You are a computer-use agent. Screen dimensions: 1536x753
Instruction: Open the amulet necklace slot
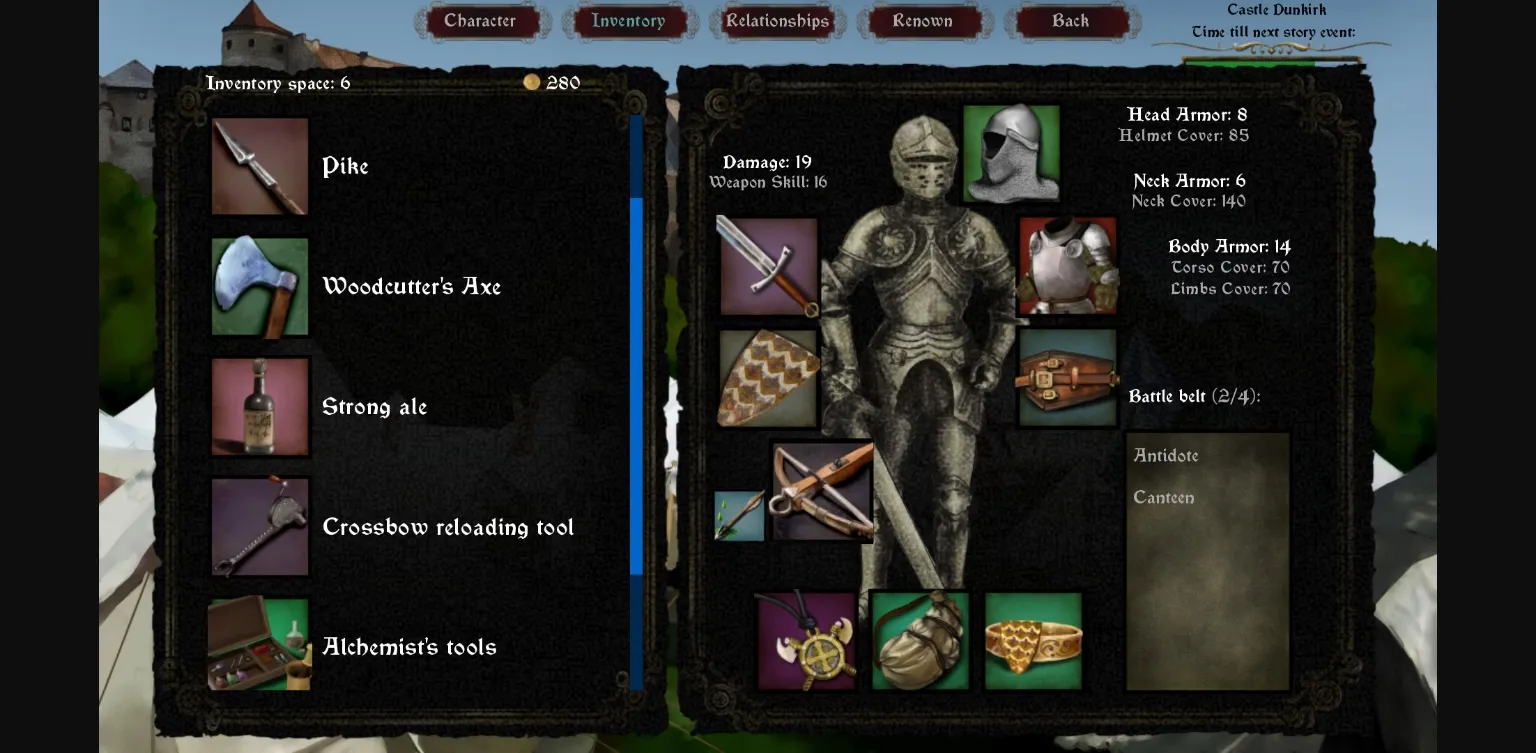point(805,641)
